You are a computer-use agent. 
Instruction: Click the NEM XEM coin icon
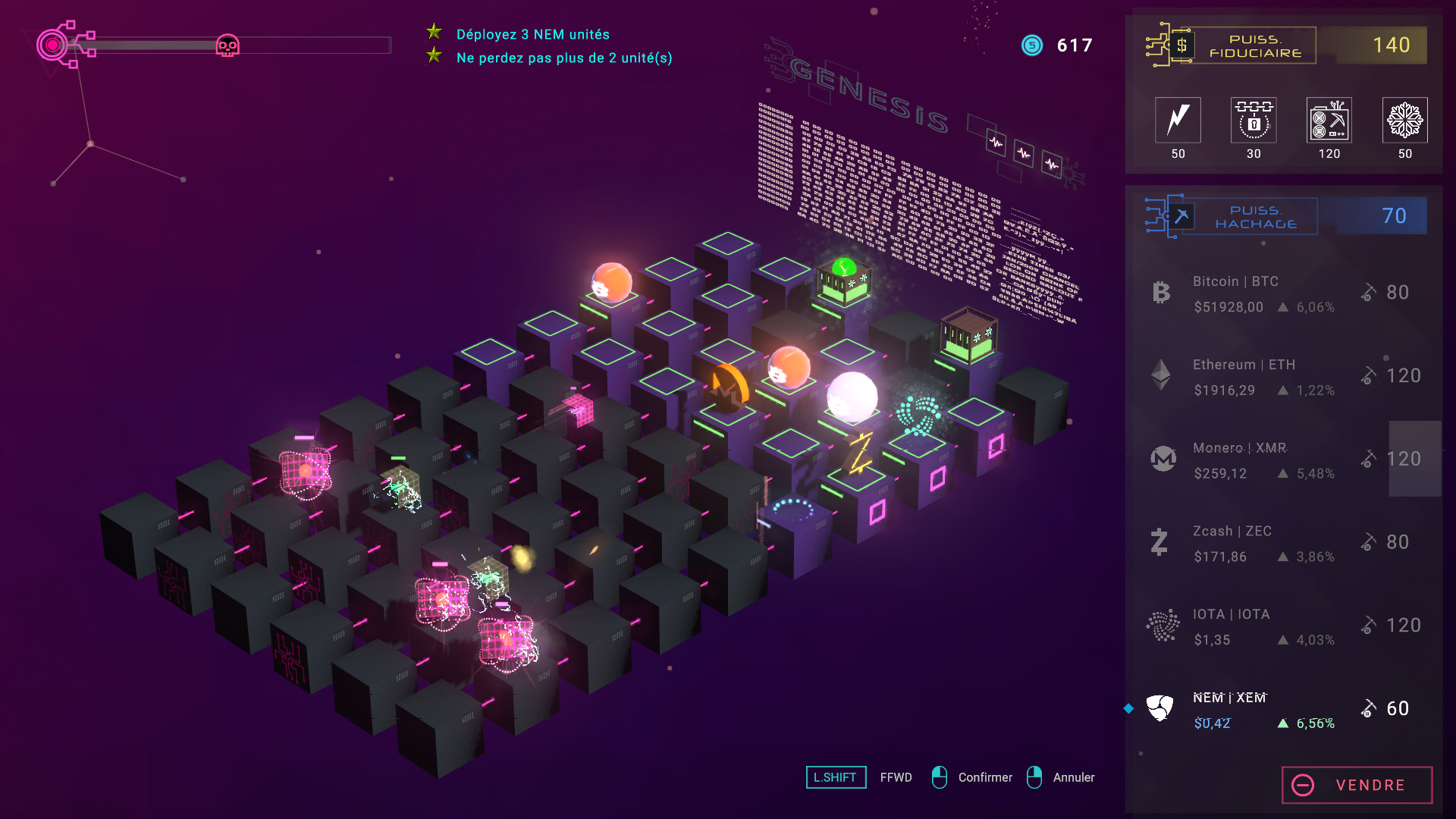[x=1159, y=708]
